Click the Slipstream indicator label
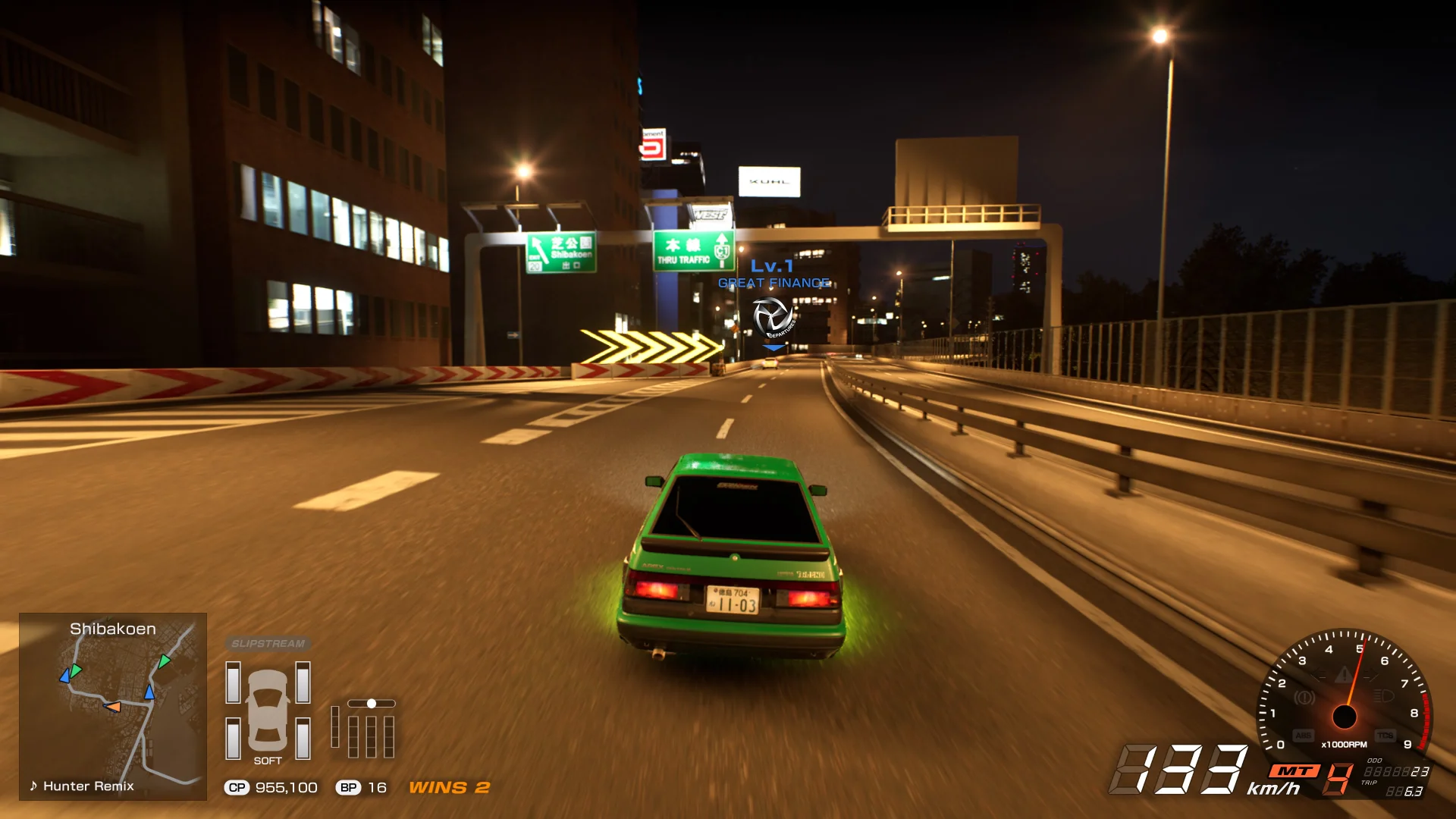The image size is (1456, 819). [268, 644]
